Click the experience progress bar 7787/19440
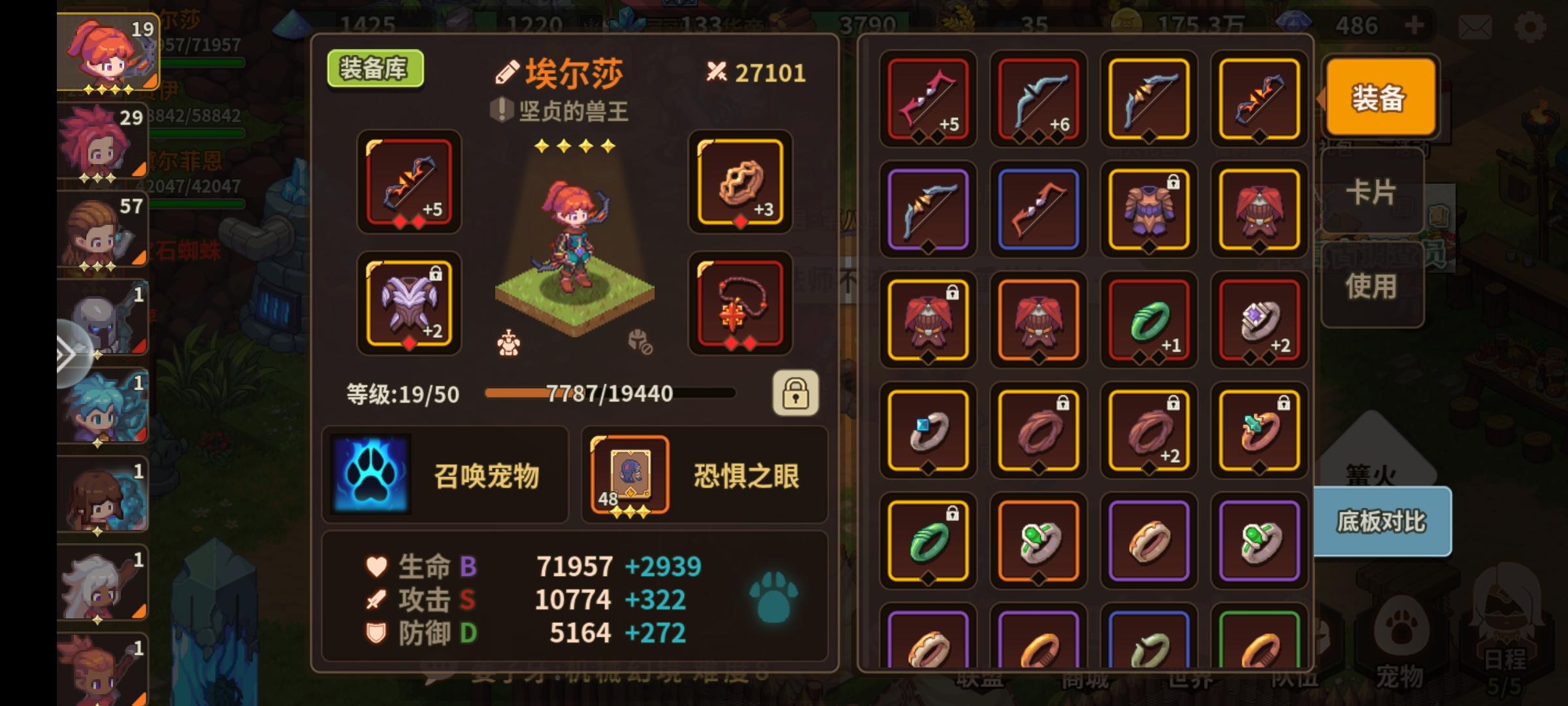Viewport: 1568px width, 706px height. 611,394
